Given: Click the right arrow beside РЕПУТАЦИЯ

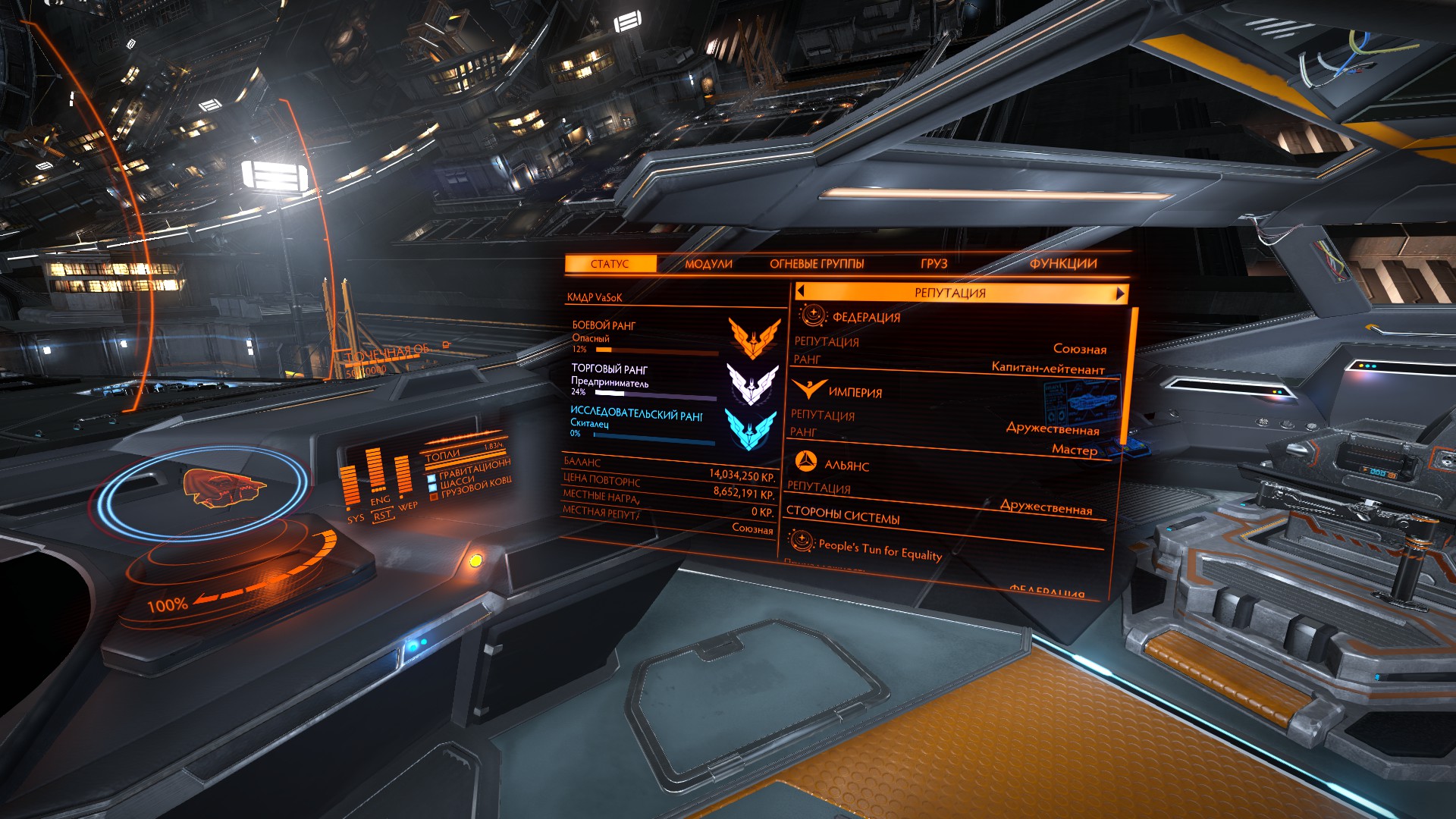Looking at the screenshot, I should (x=1120, y=293).
